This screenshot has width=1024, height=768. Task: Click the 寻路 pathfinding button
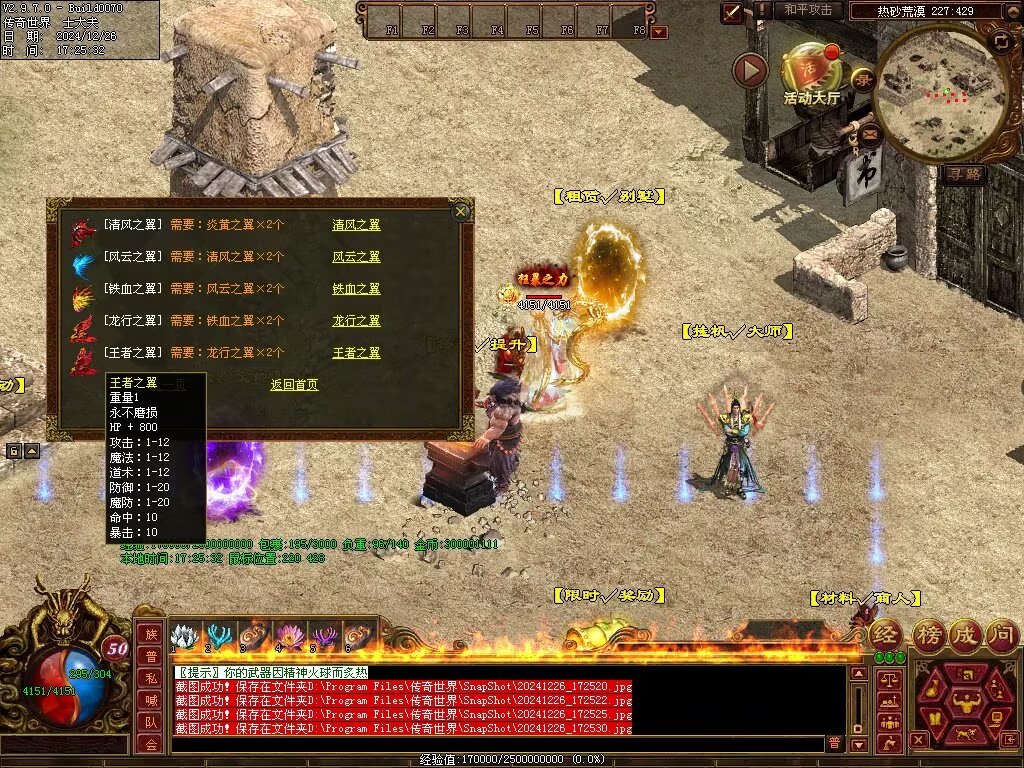(x=965, y=174)
